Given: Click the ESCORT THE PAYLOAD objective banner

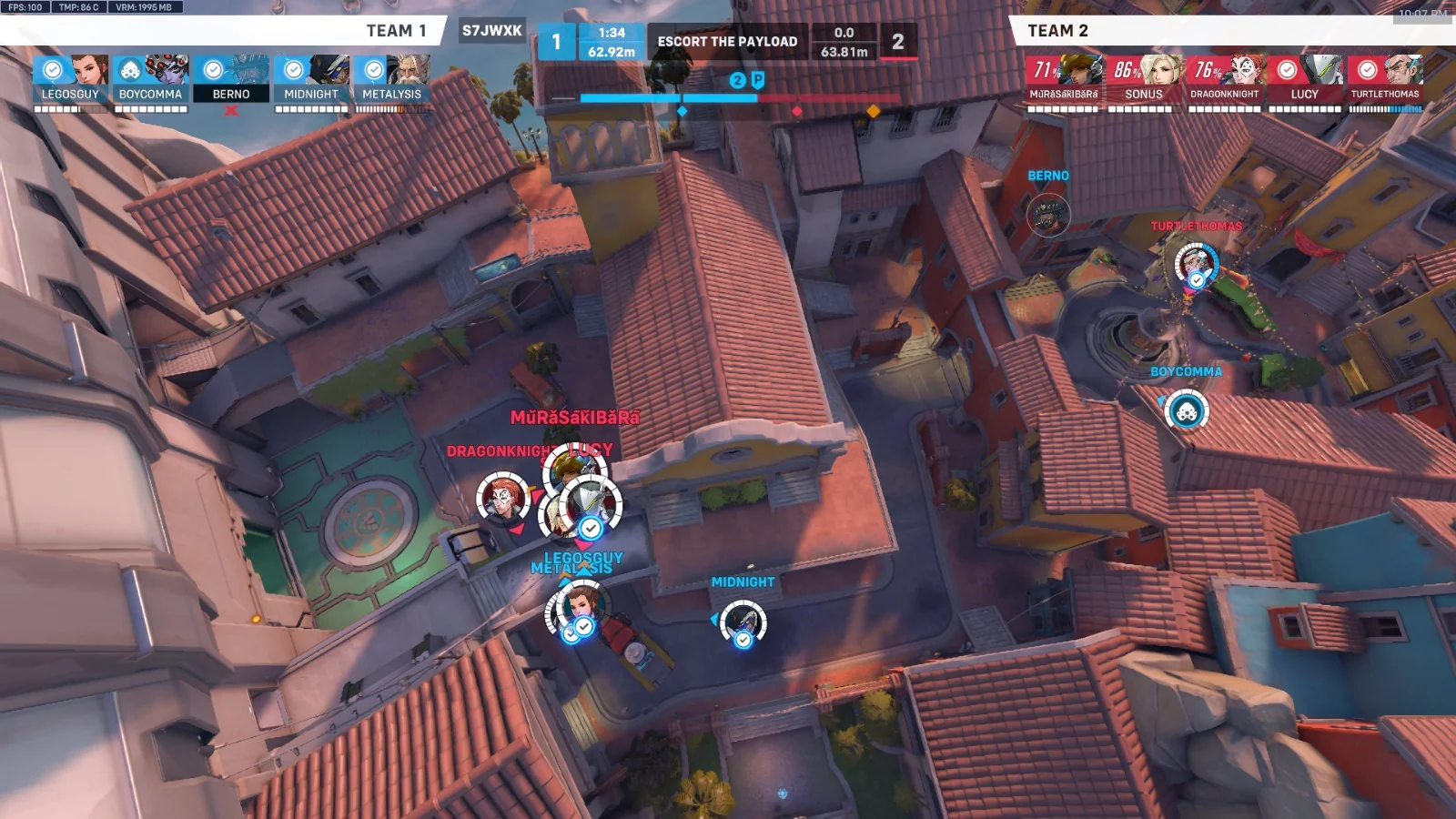Looking at the screenshot, I should click(728, 41).
